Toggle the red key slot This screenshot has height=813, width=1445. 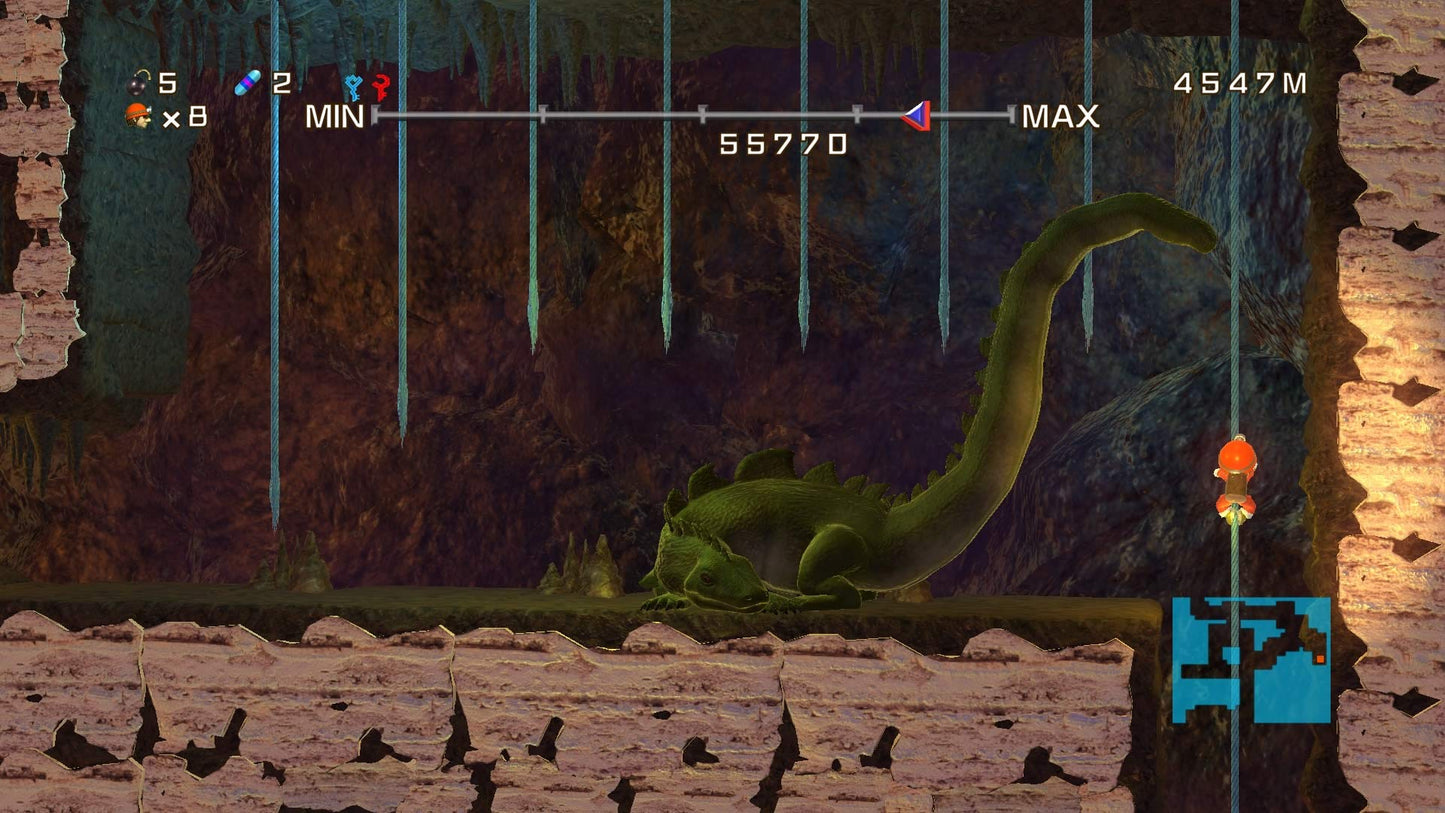click(x=381, y=87)
